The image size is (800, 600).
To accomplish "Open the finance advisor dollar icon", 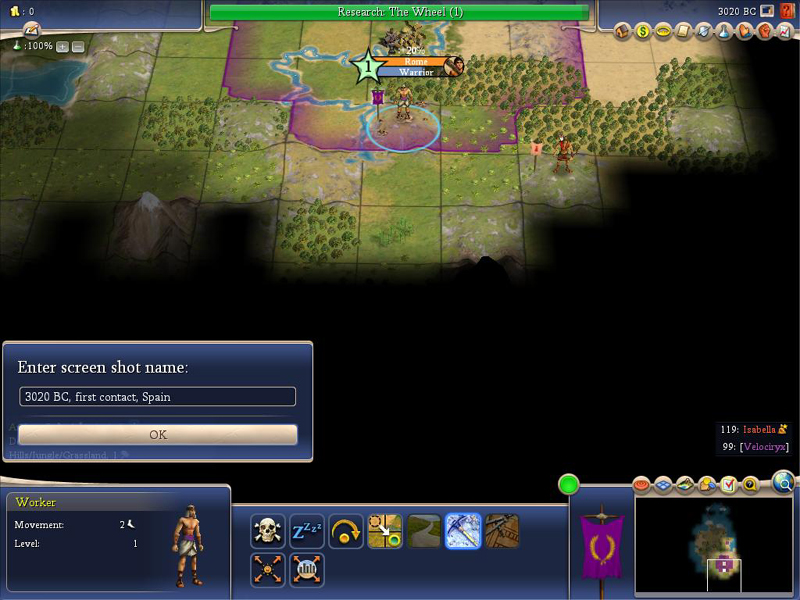I will pos(643,32).
